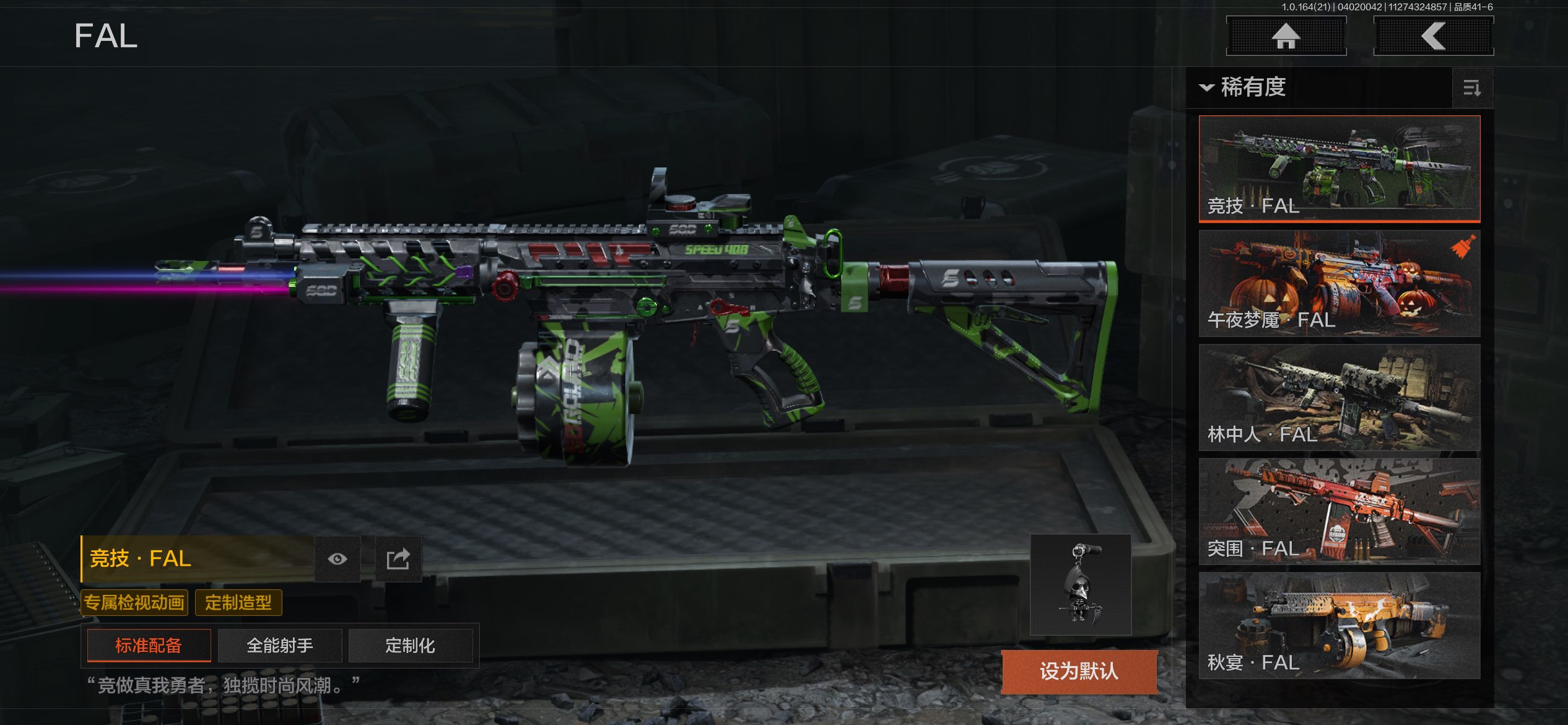This screenshot has width=1568, height=725.
Task: Set this skin as default with 设为默认
Action: click(1079, 671)
